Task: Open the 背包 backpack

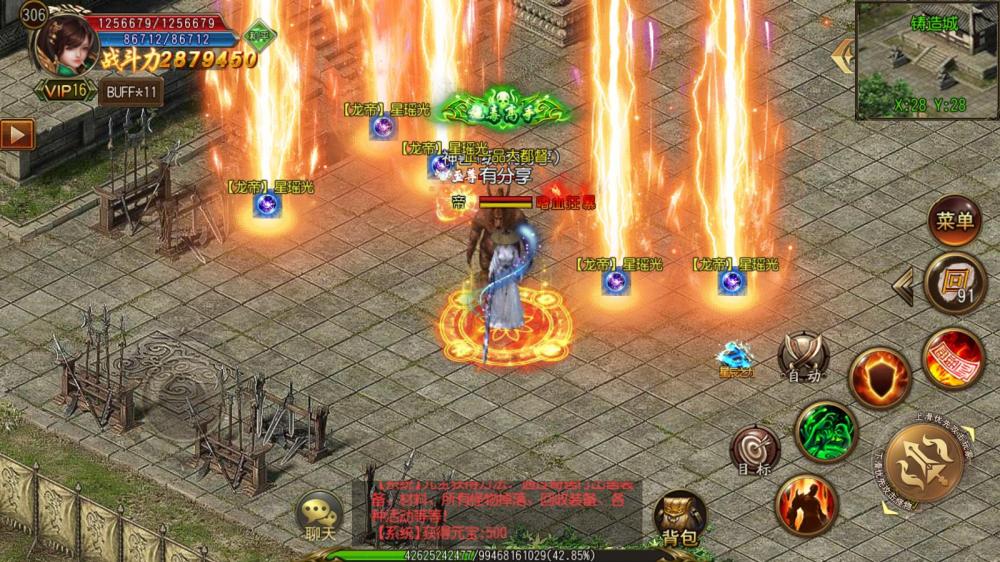Action: (x=679, y=520)
